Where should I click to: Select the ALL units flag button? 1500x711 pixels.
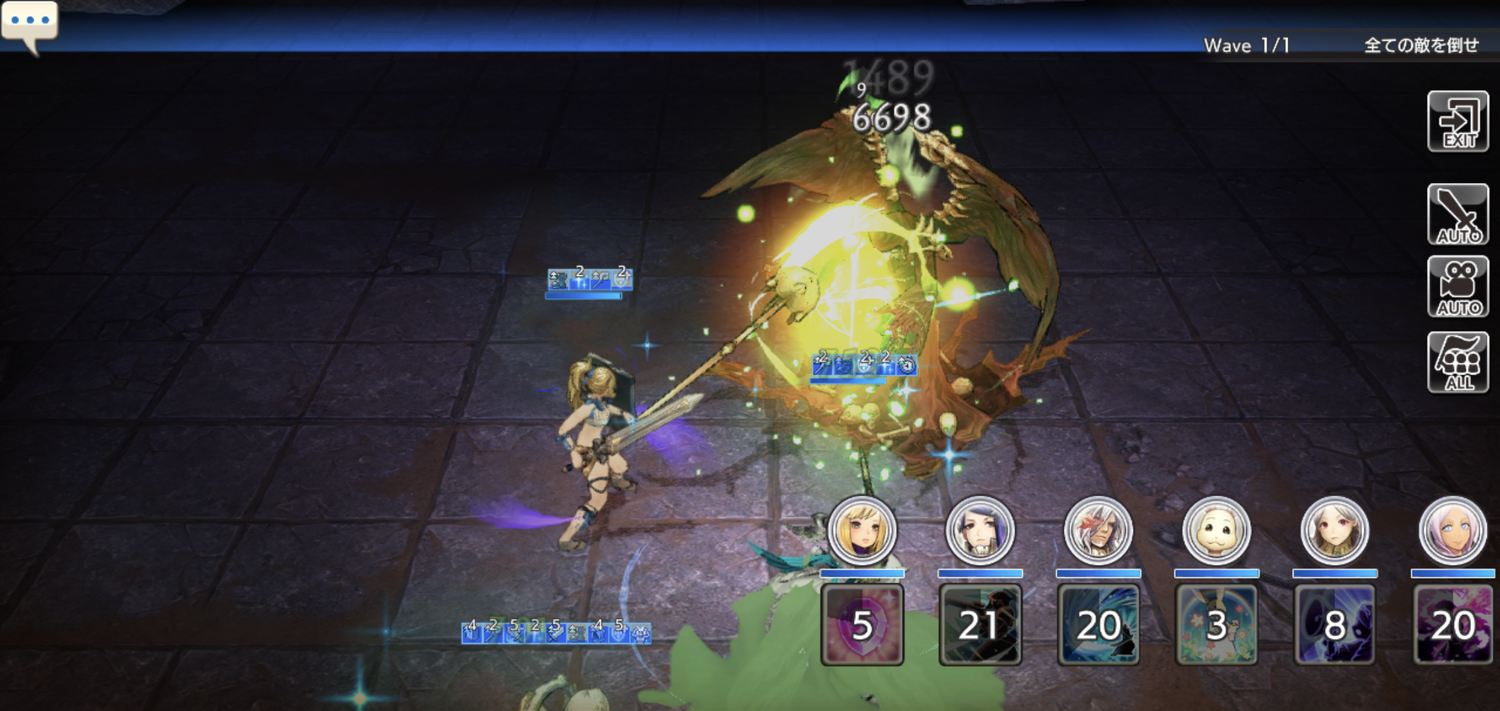[1458, 362]
